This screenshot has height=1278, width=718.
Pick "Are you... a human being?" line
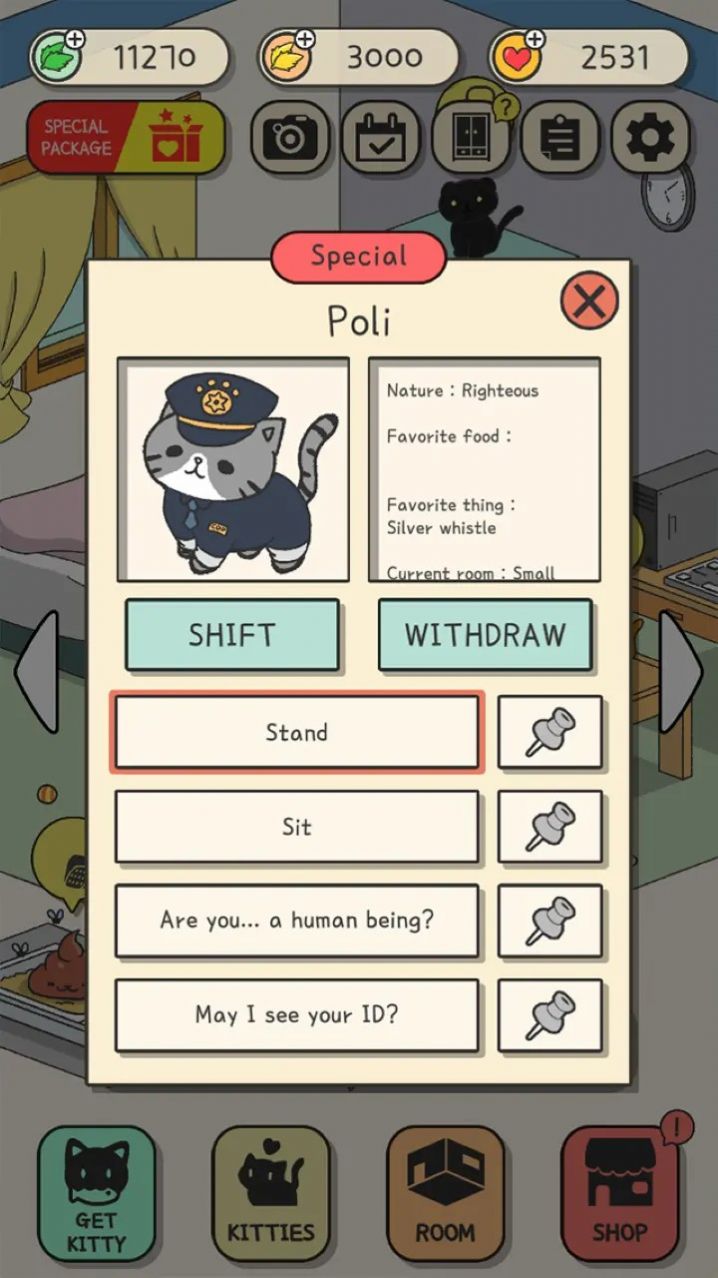click(x=297, y=921)
